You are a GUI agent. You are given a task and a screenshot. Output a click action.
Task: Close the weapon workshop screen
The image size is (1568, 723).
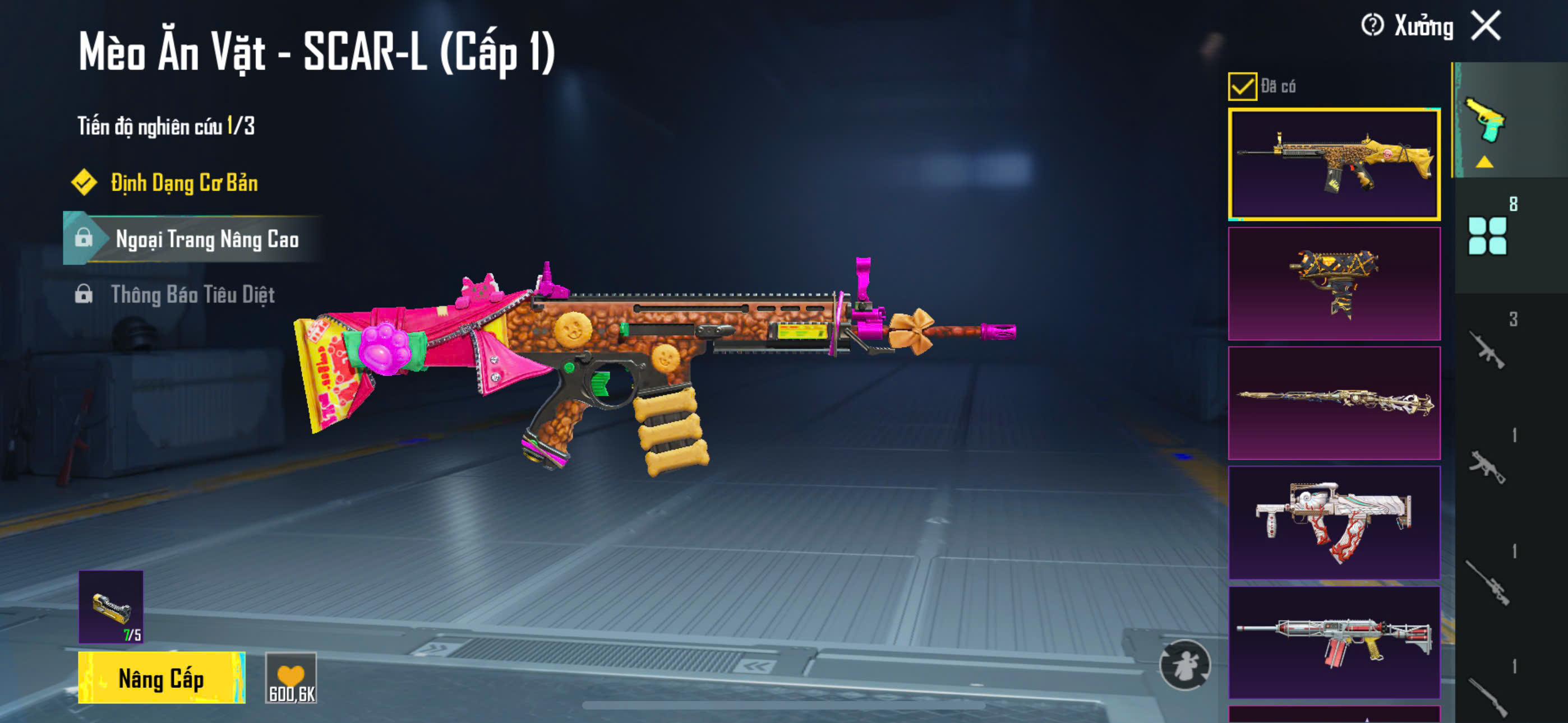click(x=1486, y=26)
